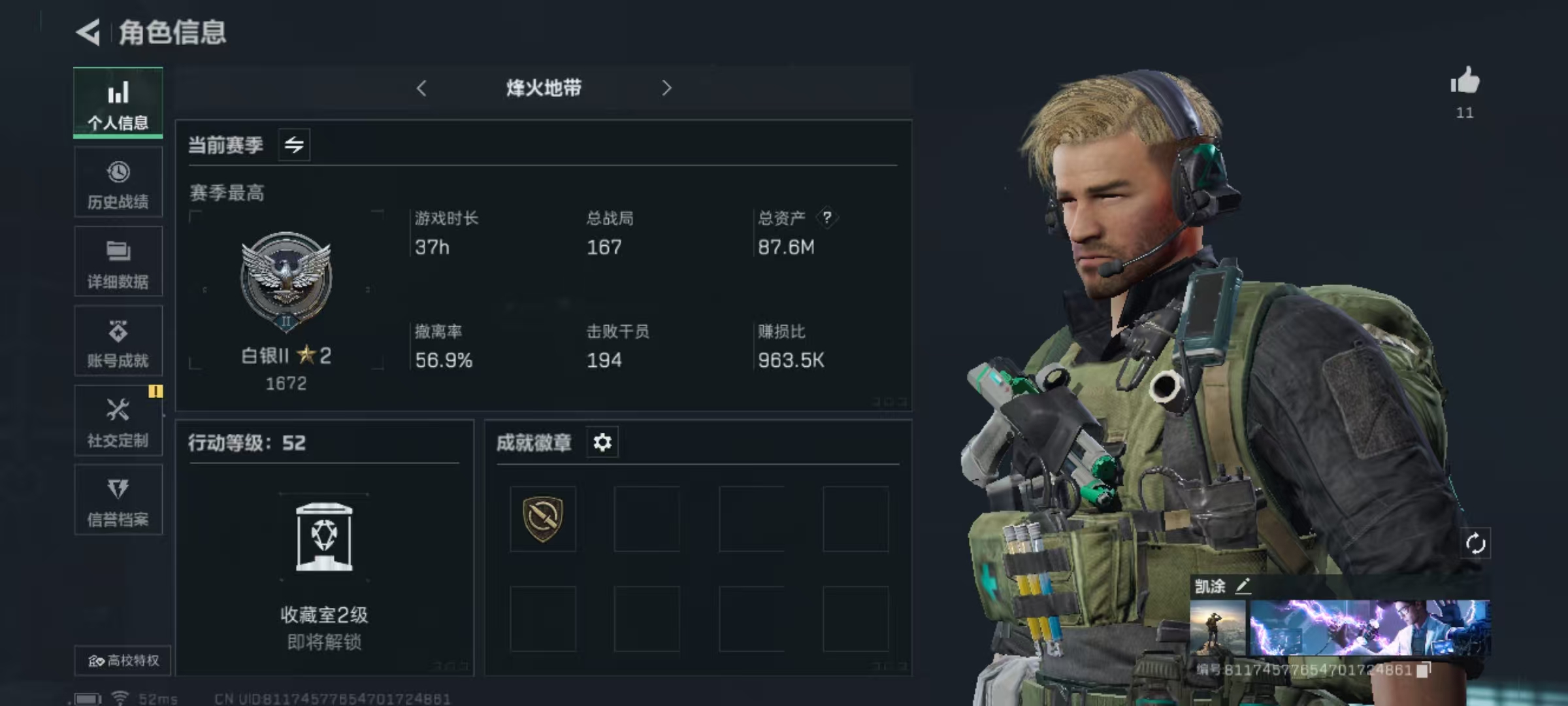Switch to the previous mode with the left arrow
Viewport: 1568px width, 706px height.
[421, 88]
